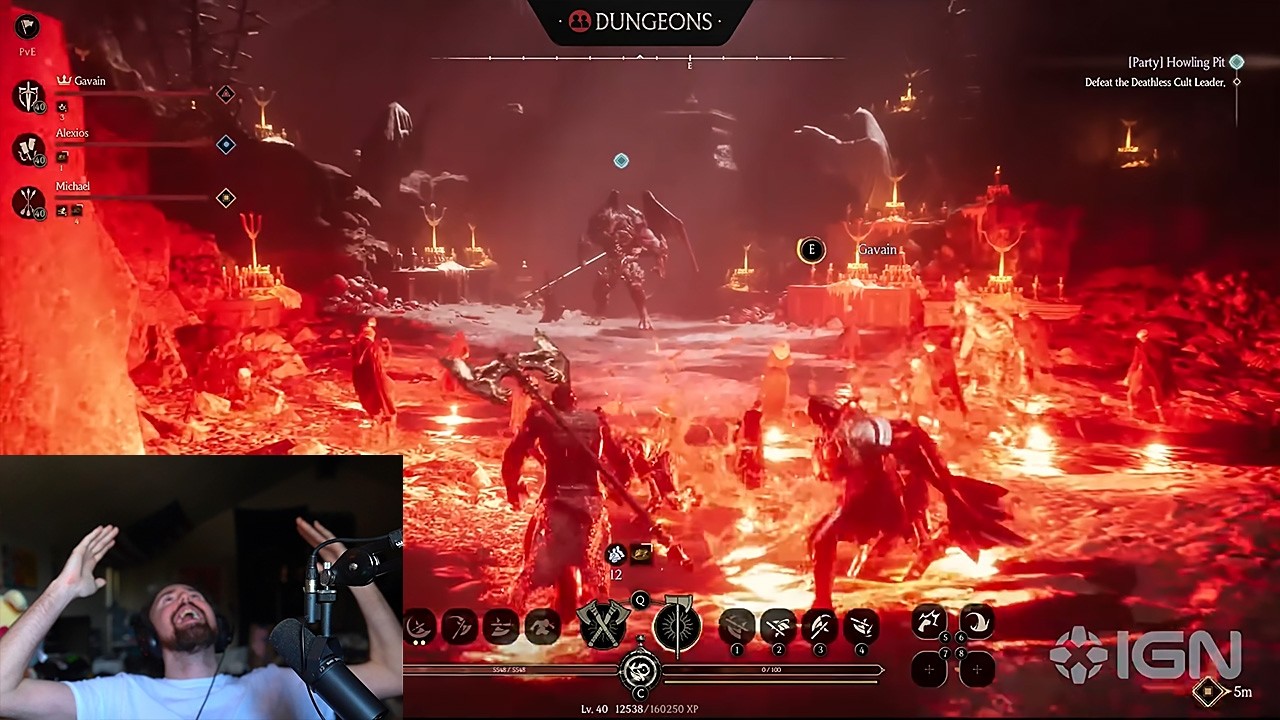Select the sun-and-axe weapon icon

coord(677,626)
